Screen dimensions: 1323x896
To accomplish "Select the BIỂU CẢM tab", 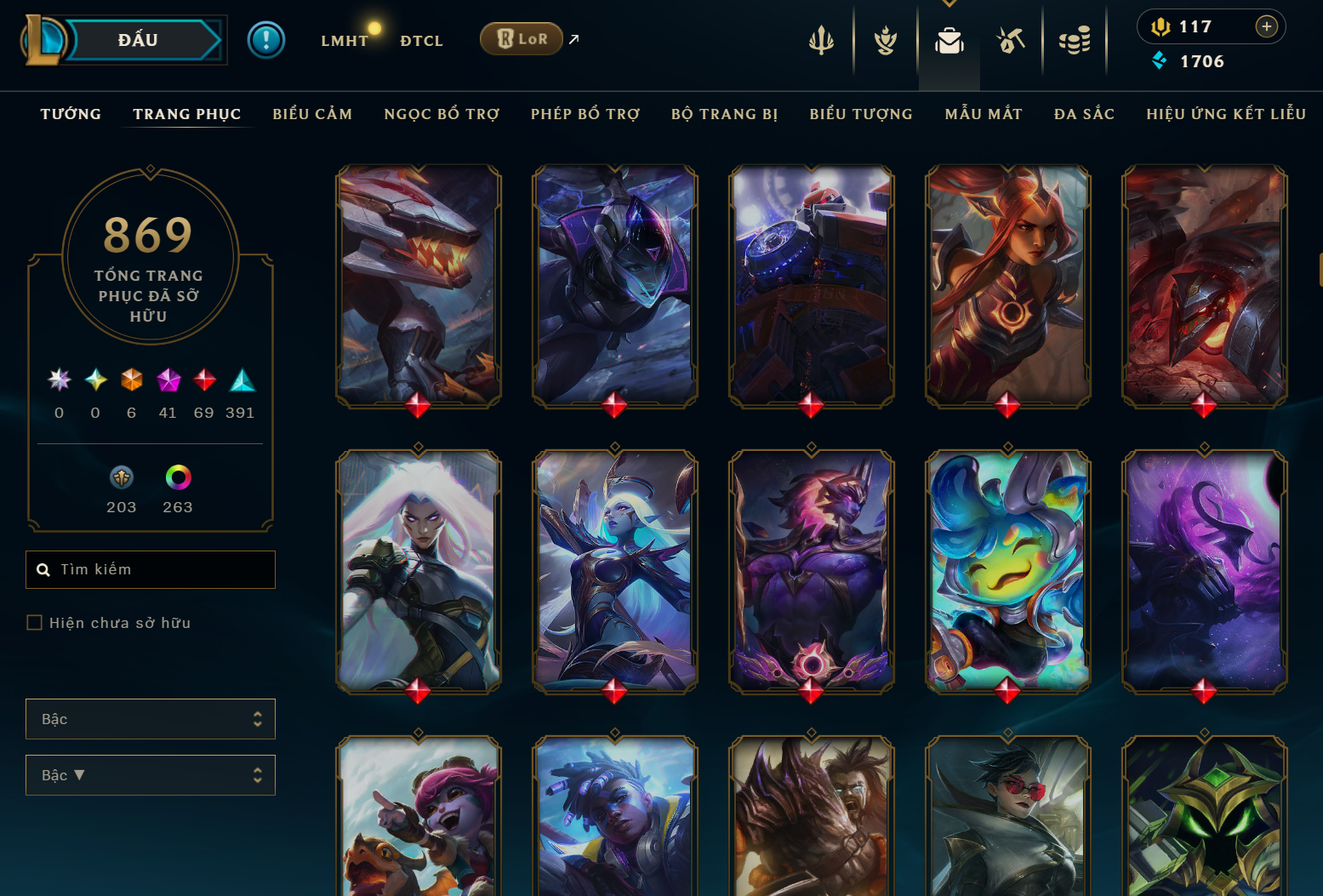I will (312, 114).
